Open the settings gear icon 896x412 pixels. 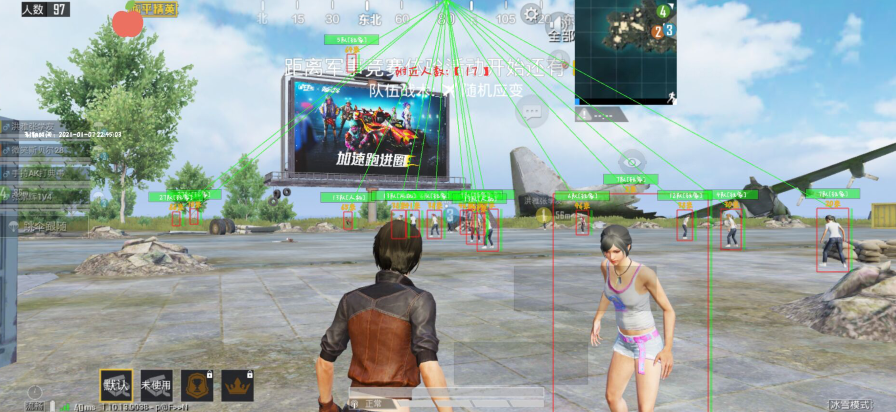tap(531, 14)
